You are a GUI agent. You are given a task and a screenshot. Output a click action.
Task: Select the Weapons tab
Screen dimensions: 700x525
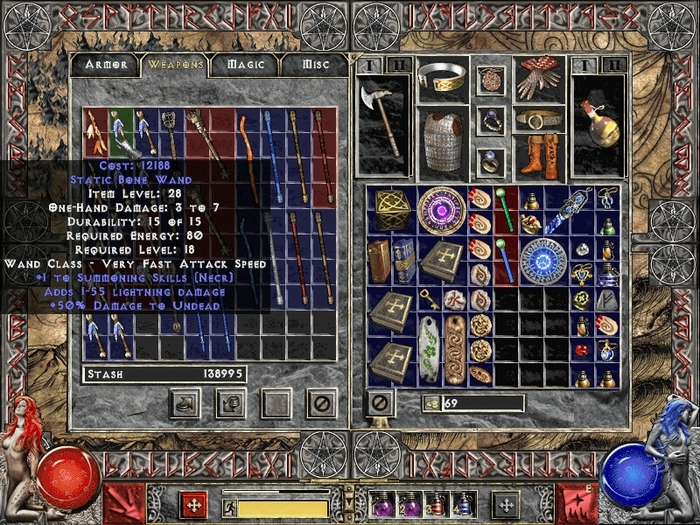tap(176, 65)
